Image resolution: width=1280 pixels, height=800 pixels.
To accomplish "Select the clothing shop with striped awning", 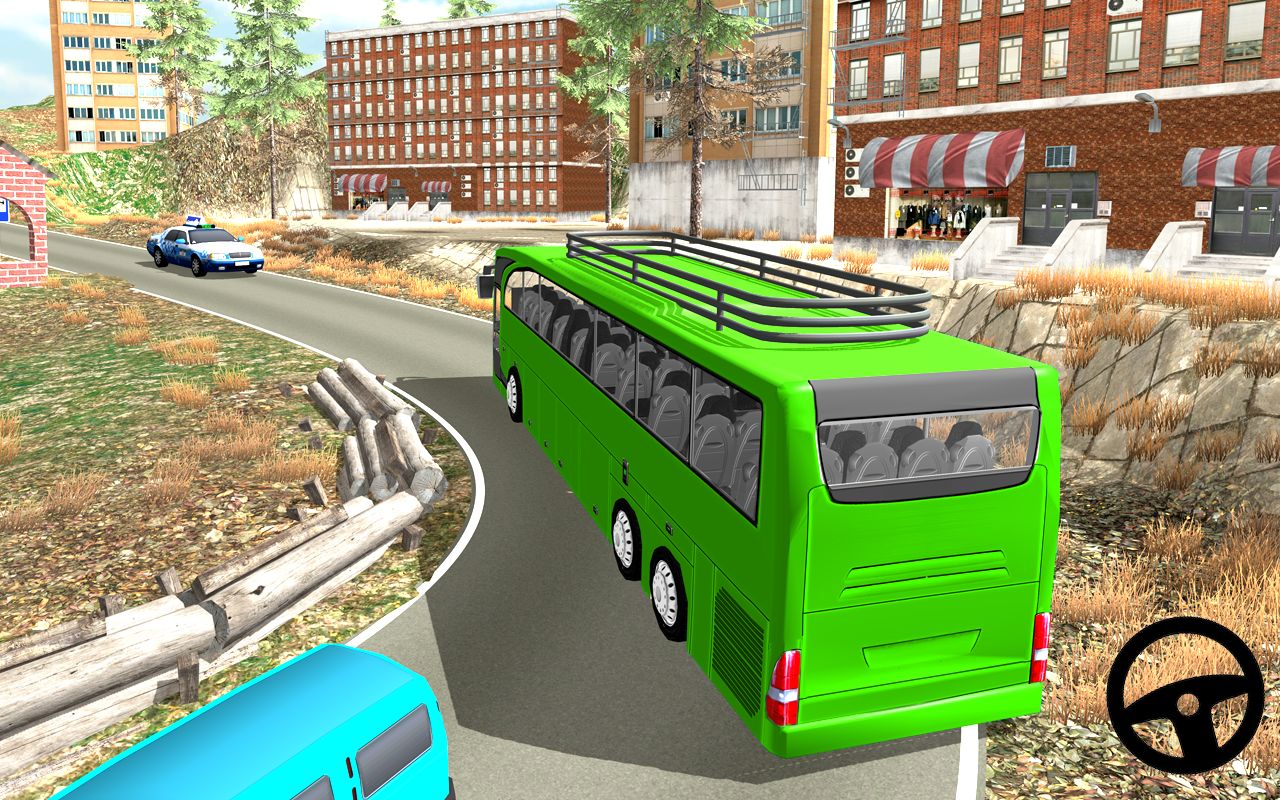I will click(x=940, y=215).
